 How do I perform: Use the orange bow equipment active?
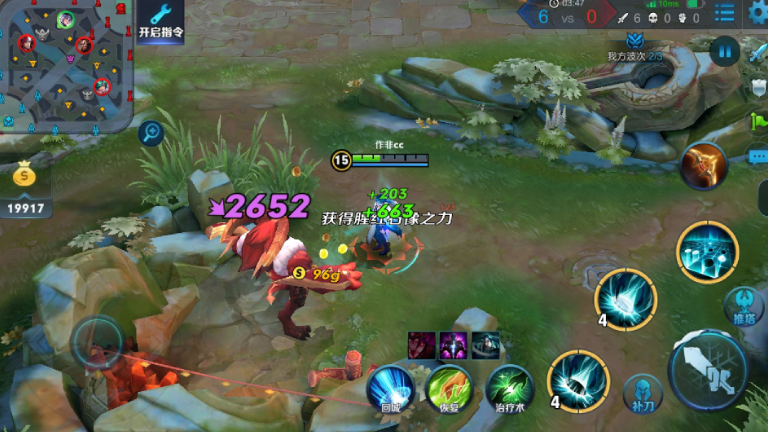pos(703,166)
